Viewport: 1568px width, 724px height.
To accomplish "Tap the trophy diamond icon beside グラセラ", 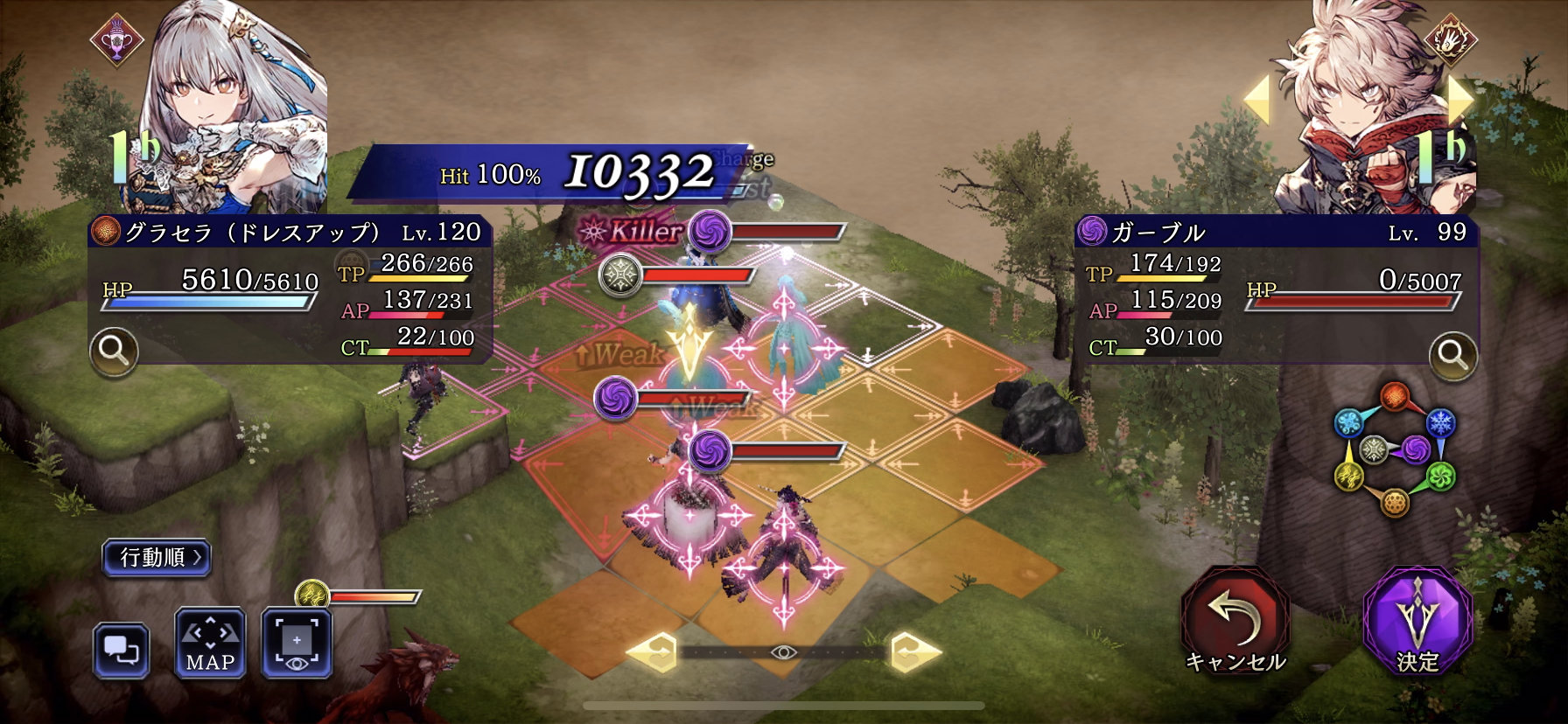I will point(116,40).
